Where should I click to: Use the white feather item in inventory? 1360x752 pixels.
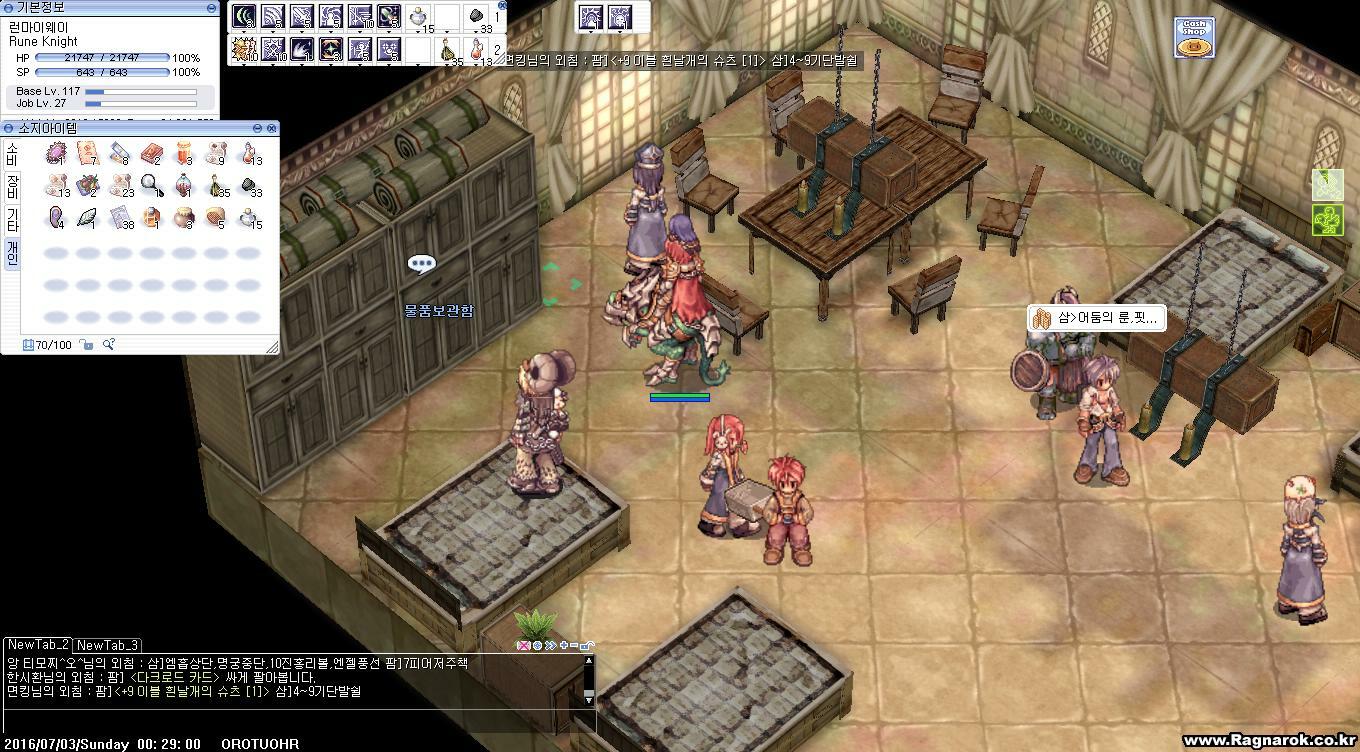point(87,216)
